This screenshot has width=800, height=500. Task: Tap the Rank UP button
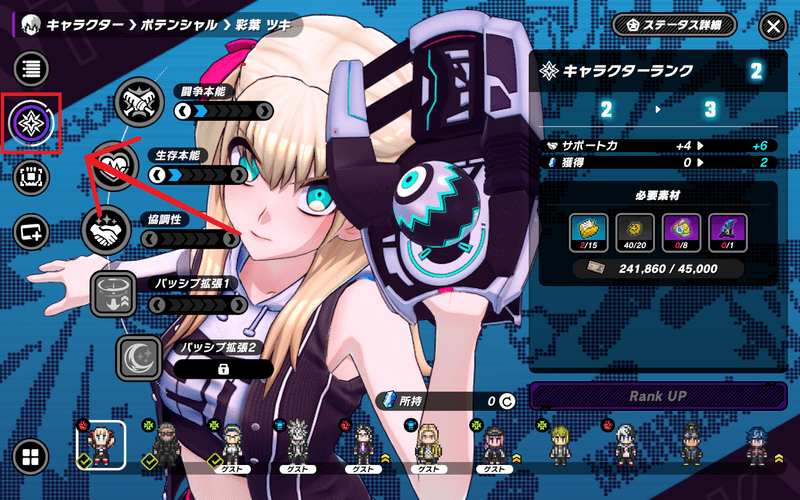click(659, 395)
